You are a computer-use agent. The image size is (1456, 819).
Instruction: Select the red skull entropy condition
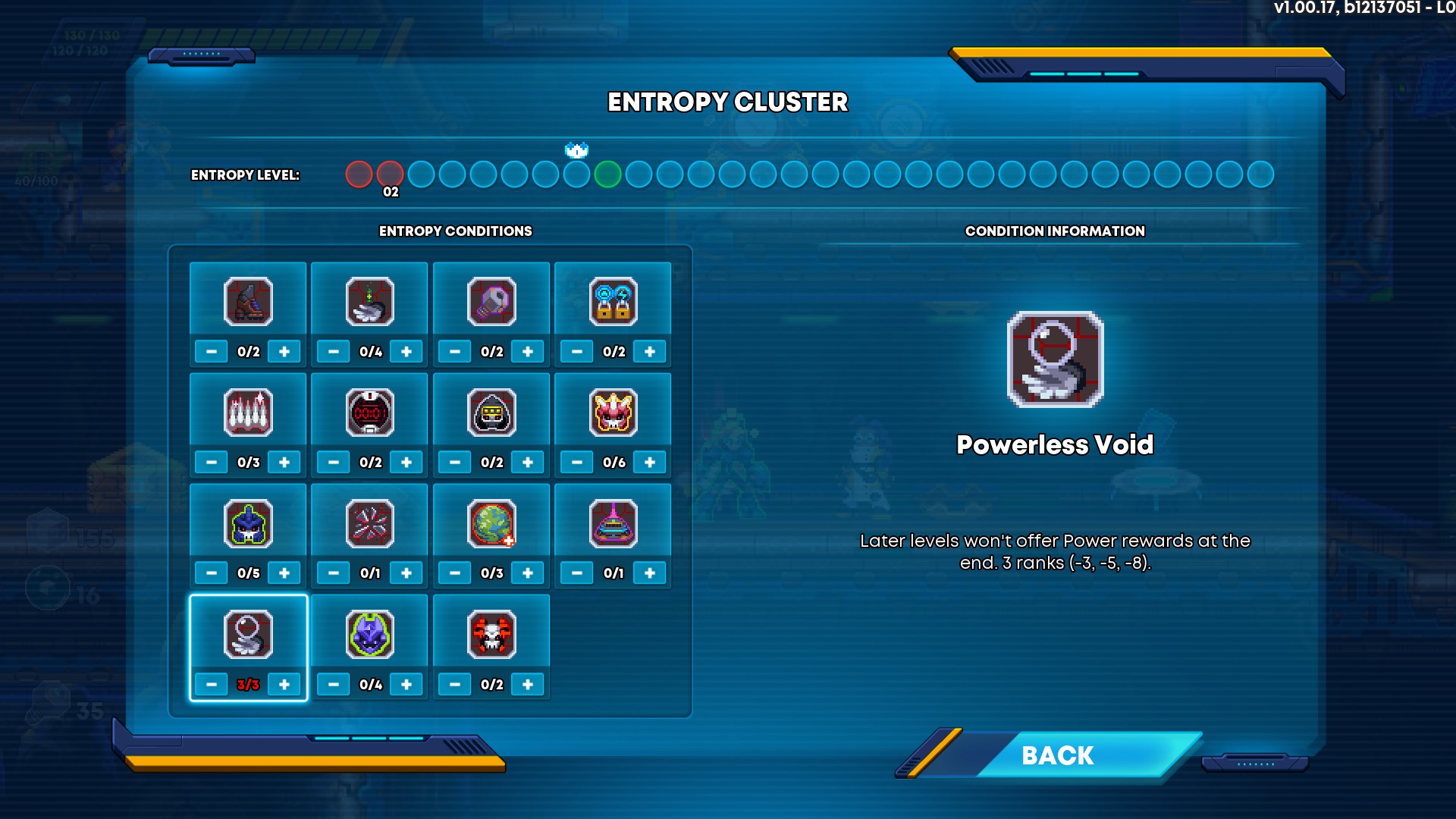click(x=491, y=634)
